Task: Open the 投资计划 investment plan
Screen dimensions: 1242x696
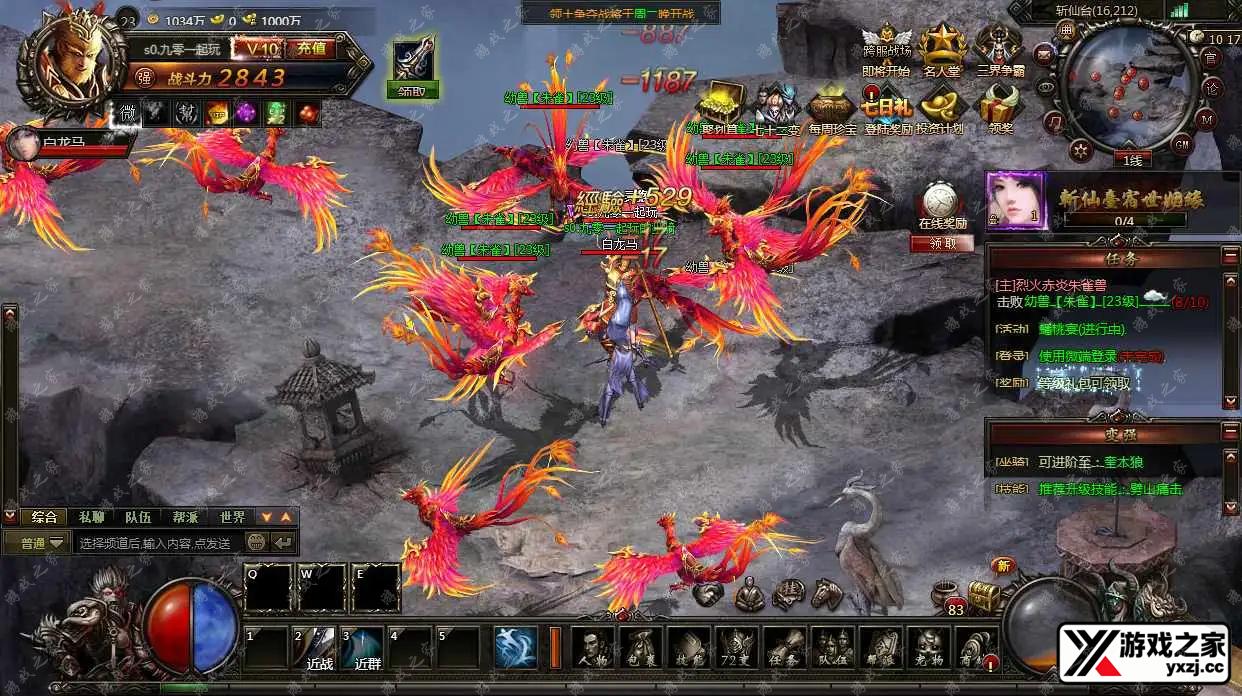Action: click(941, 109)
